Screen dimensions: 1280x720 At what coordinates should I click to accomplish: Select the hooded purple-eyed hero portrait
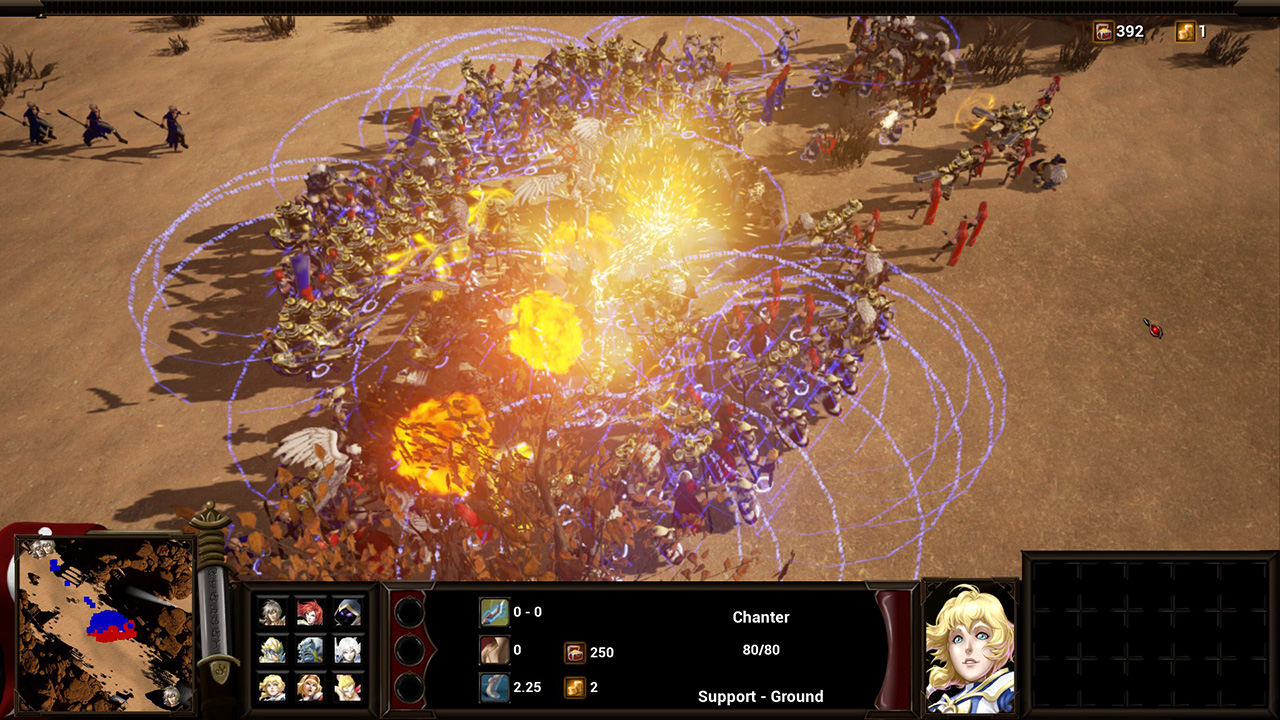[x=347, y=612]
